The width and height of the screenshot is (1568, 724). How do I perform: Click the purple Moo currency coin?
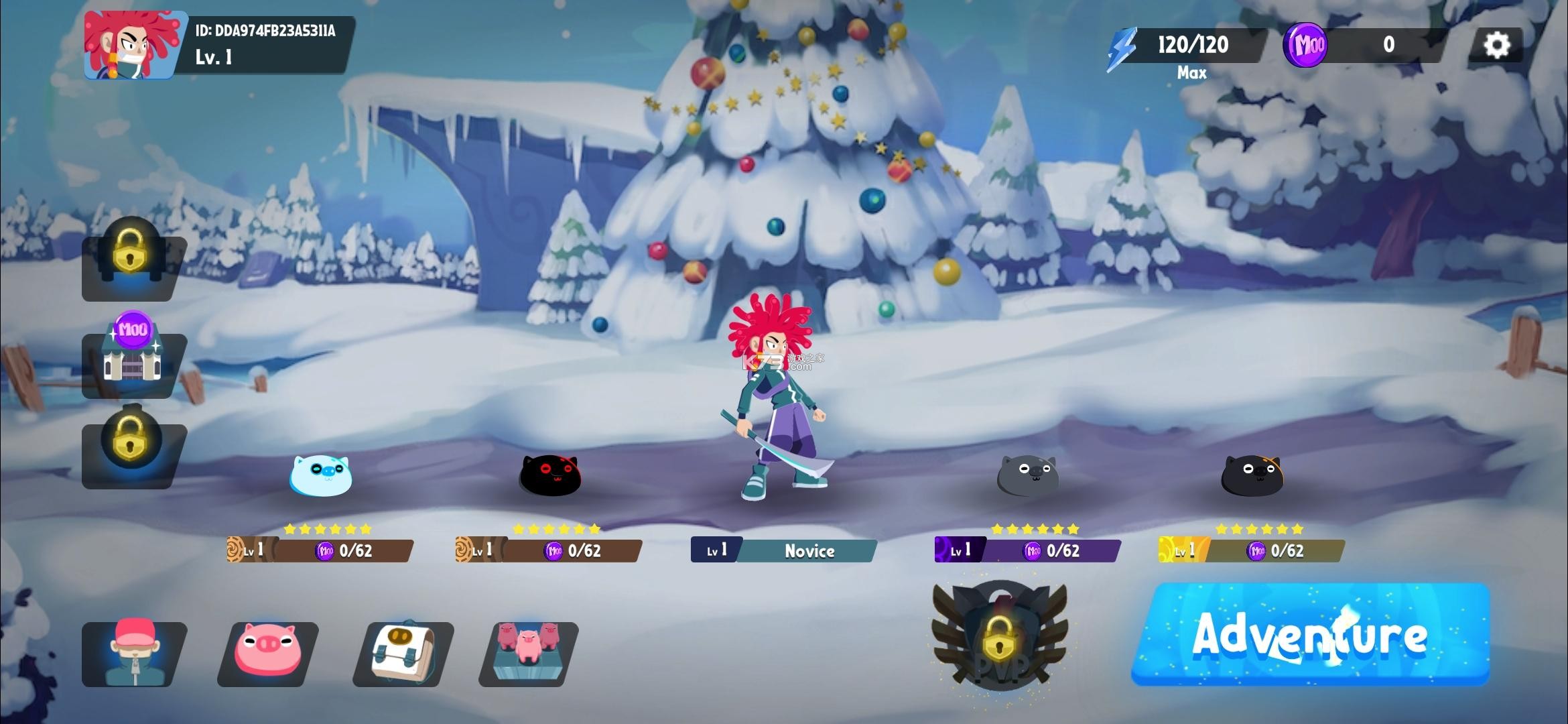pos(1305,45)
